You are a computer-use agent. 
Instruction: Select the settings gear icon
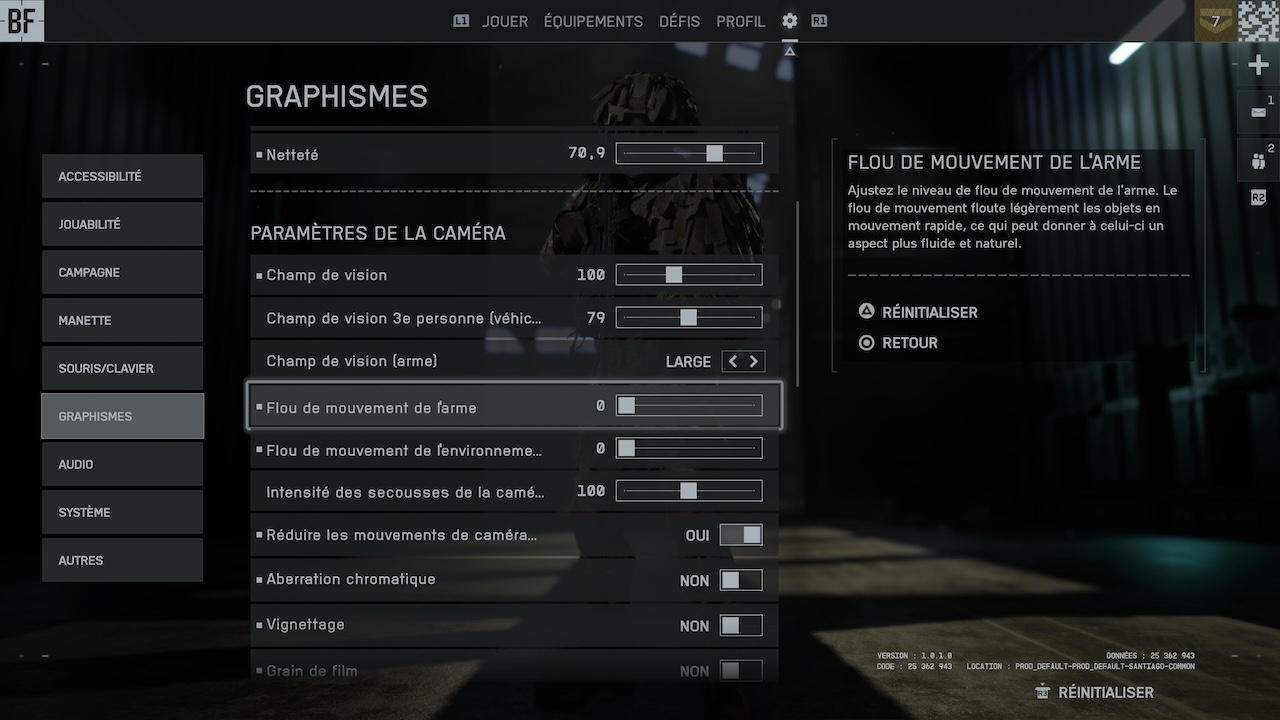coord(790,21)
